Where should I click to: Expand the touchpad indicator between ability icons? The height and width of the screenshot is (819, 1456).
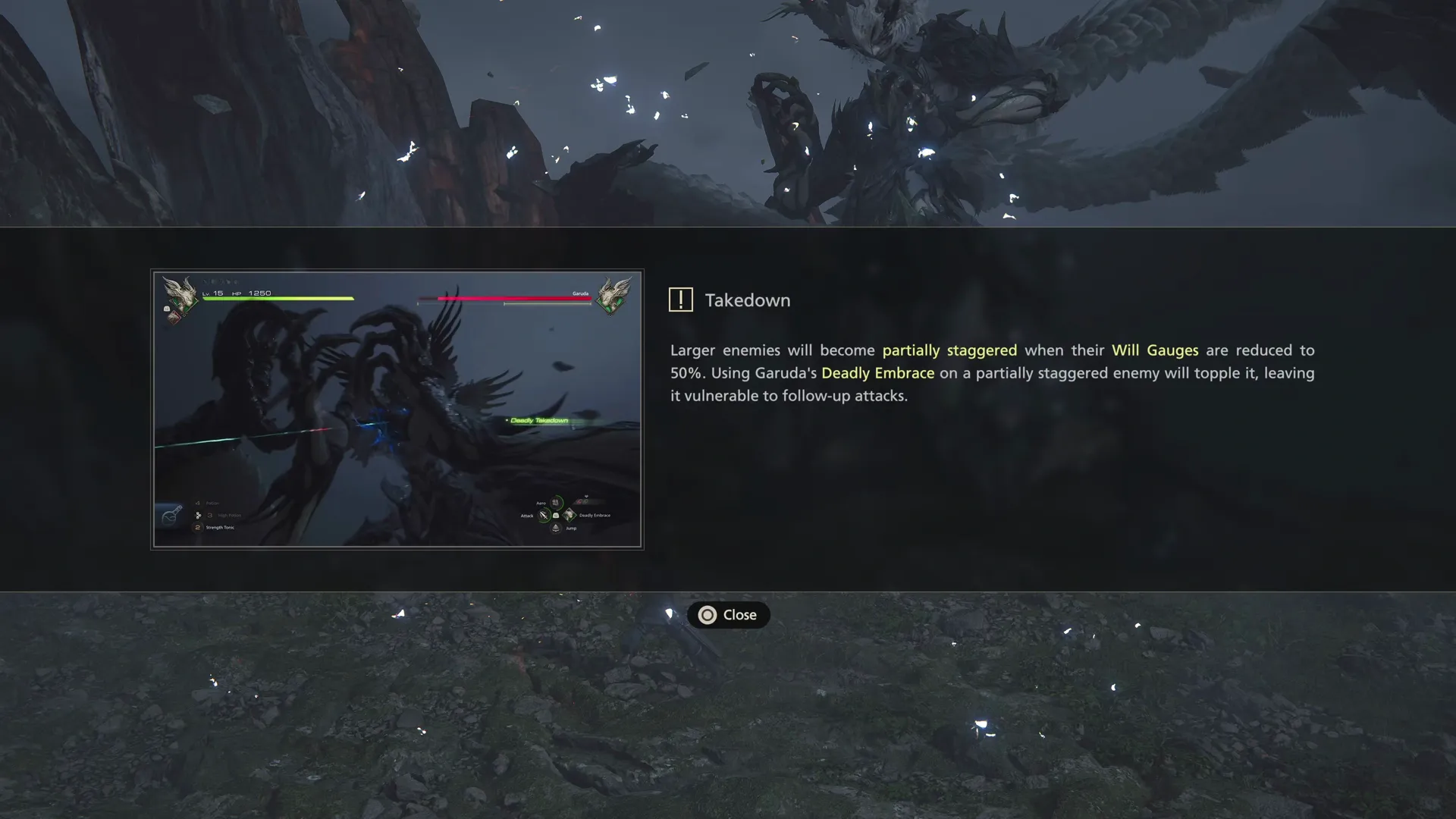pos(556,516)
